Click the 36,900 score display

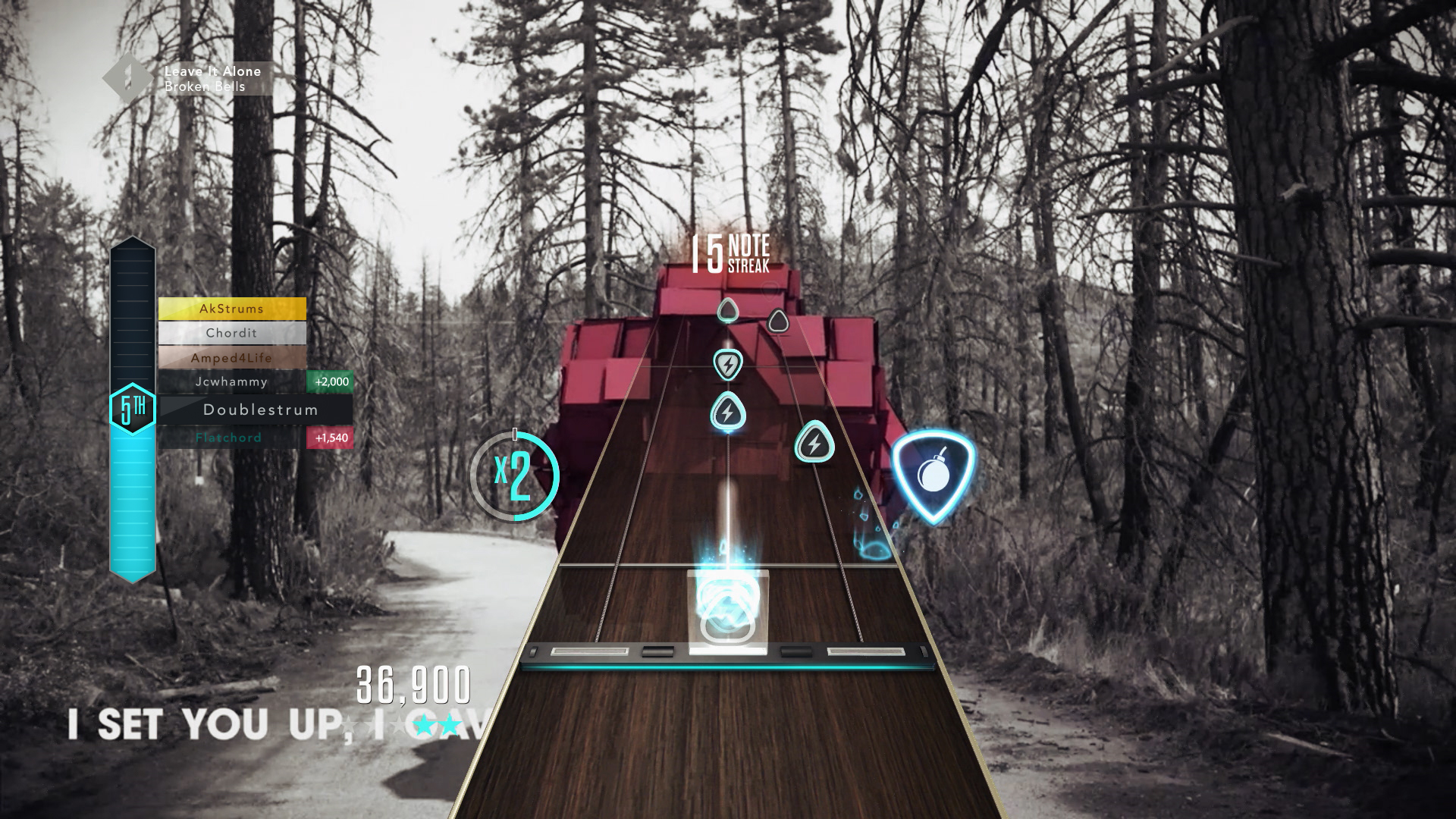(x=413, y=684)
